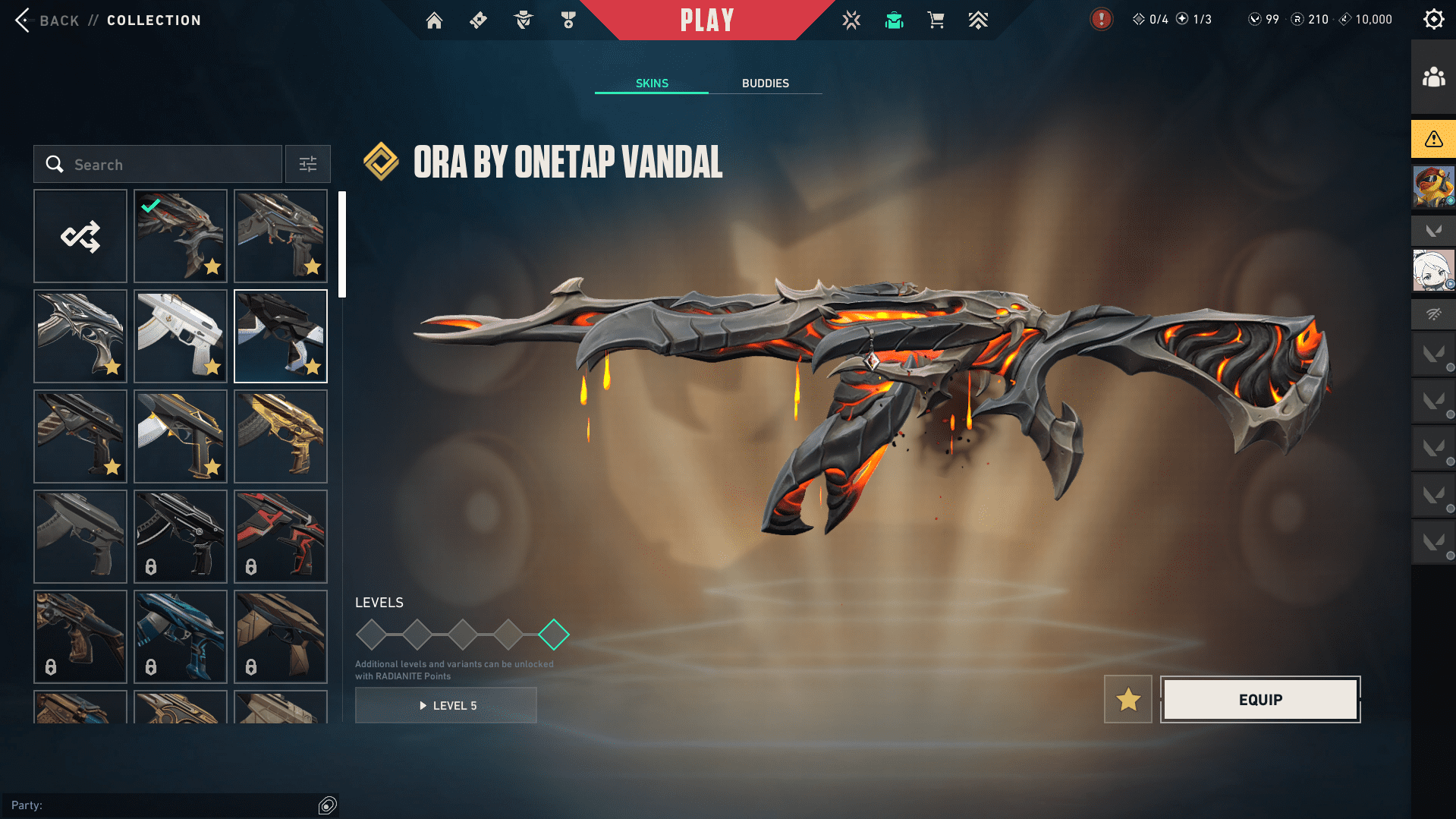Open the store shopping cart

[x=936, y=20]
